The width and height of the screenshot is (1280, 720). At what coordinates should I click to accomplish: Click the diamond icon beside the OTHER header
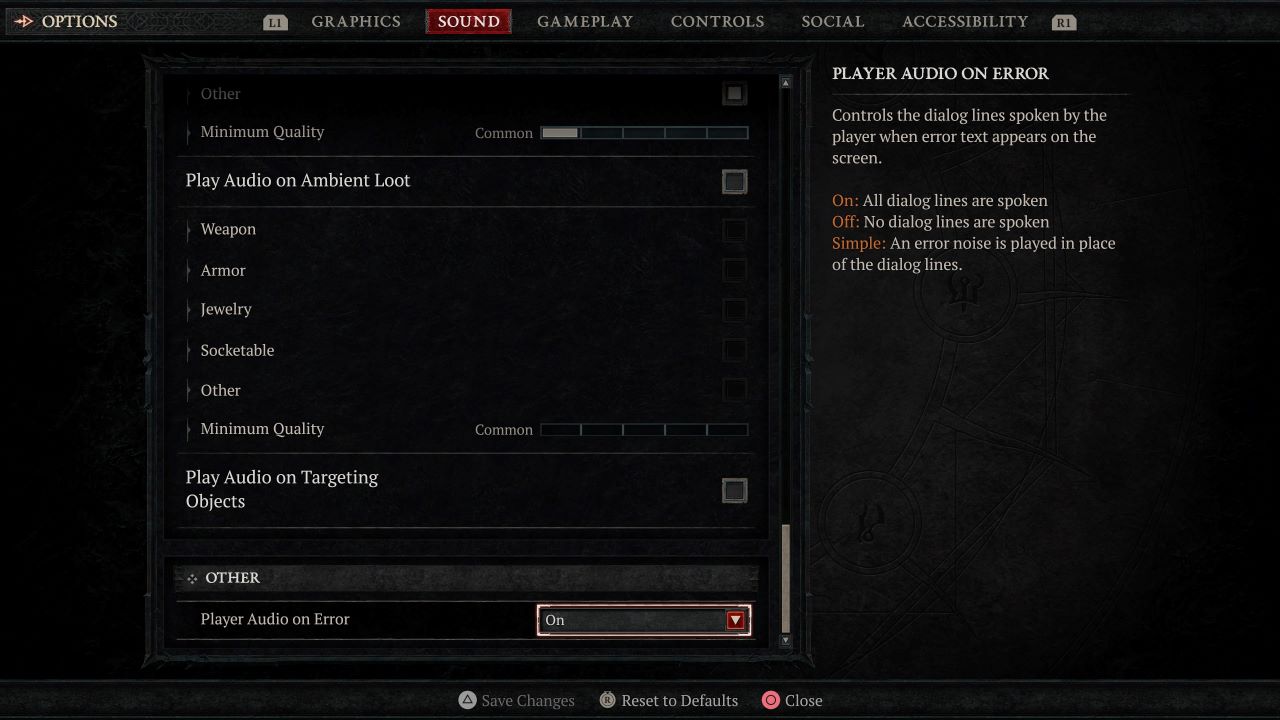[190, 577]
